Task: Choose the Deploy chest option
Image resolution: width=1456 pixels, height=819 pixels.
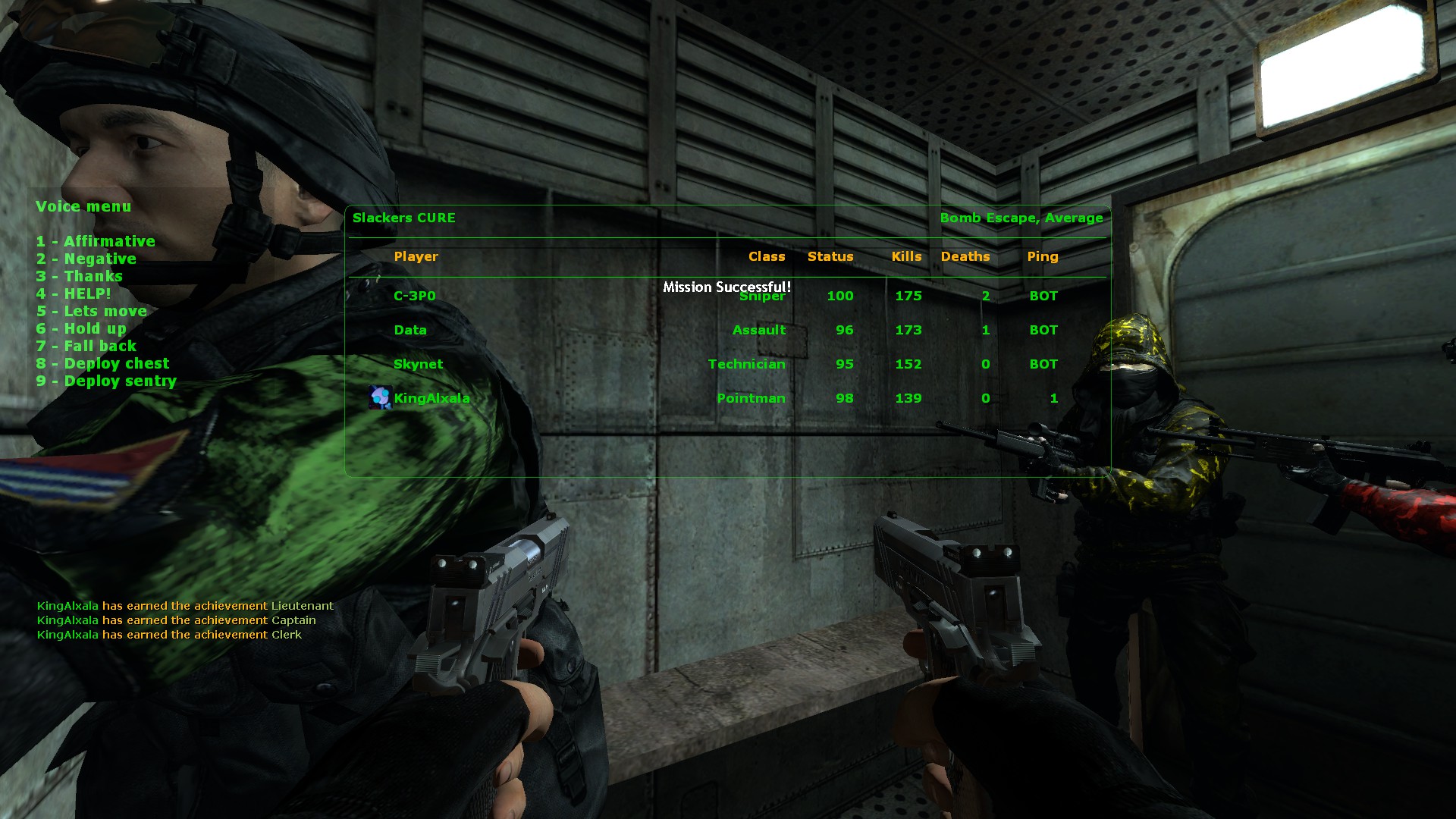Action: [x=103, y=363]
